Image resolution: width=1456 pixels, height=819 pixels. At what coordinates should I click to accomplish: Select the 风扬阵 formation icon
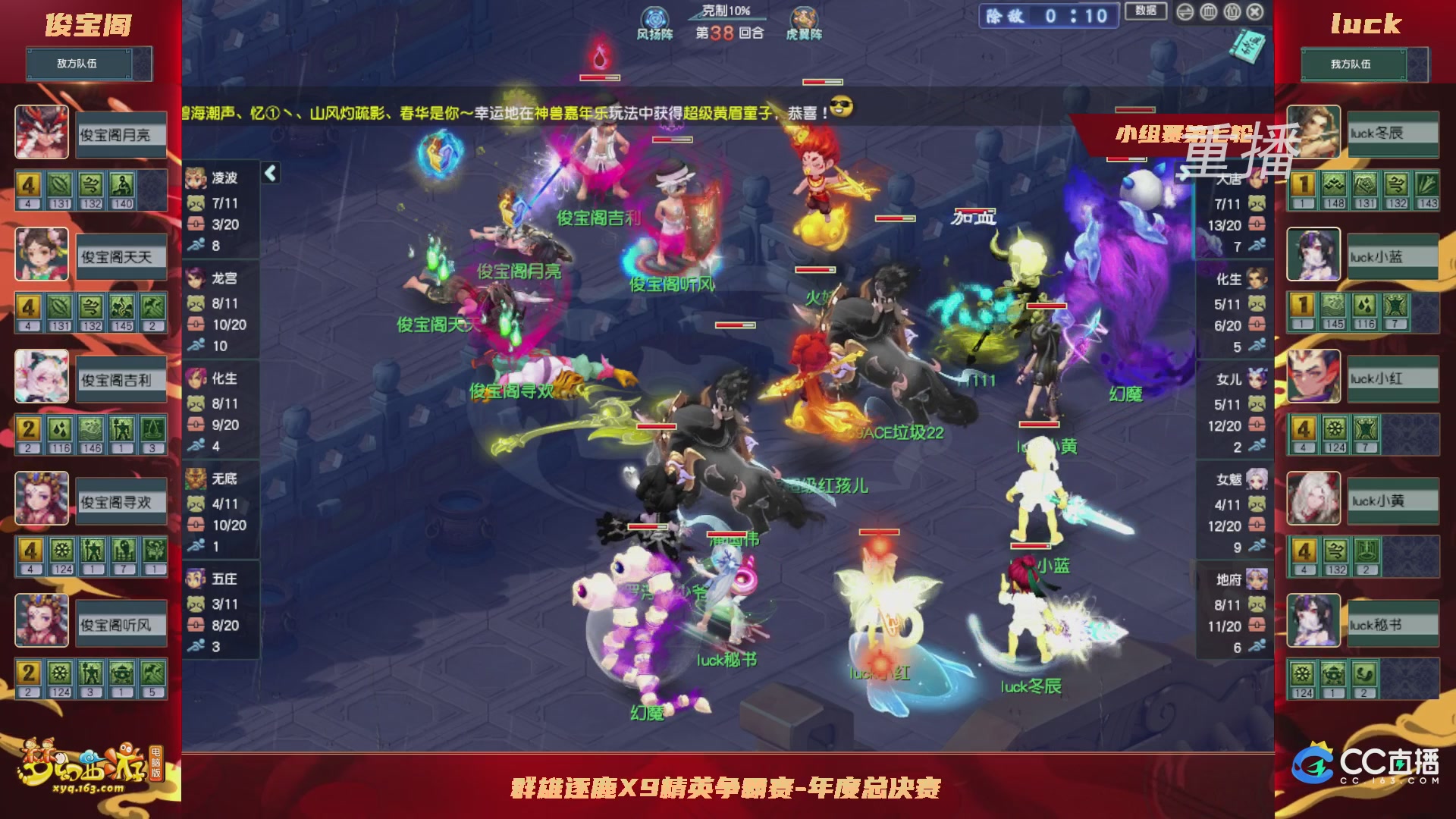pos(654,17)
